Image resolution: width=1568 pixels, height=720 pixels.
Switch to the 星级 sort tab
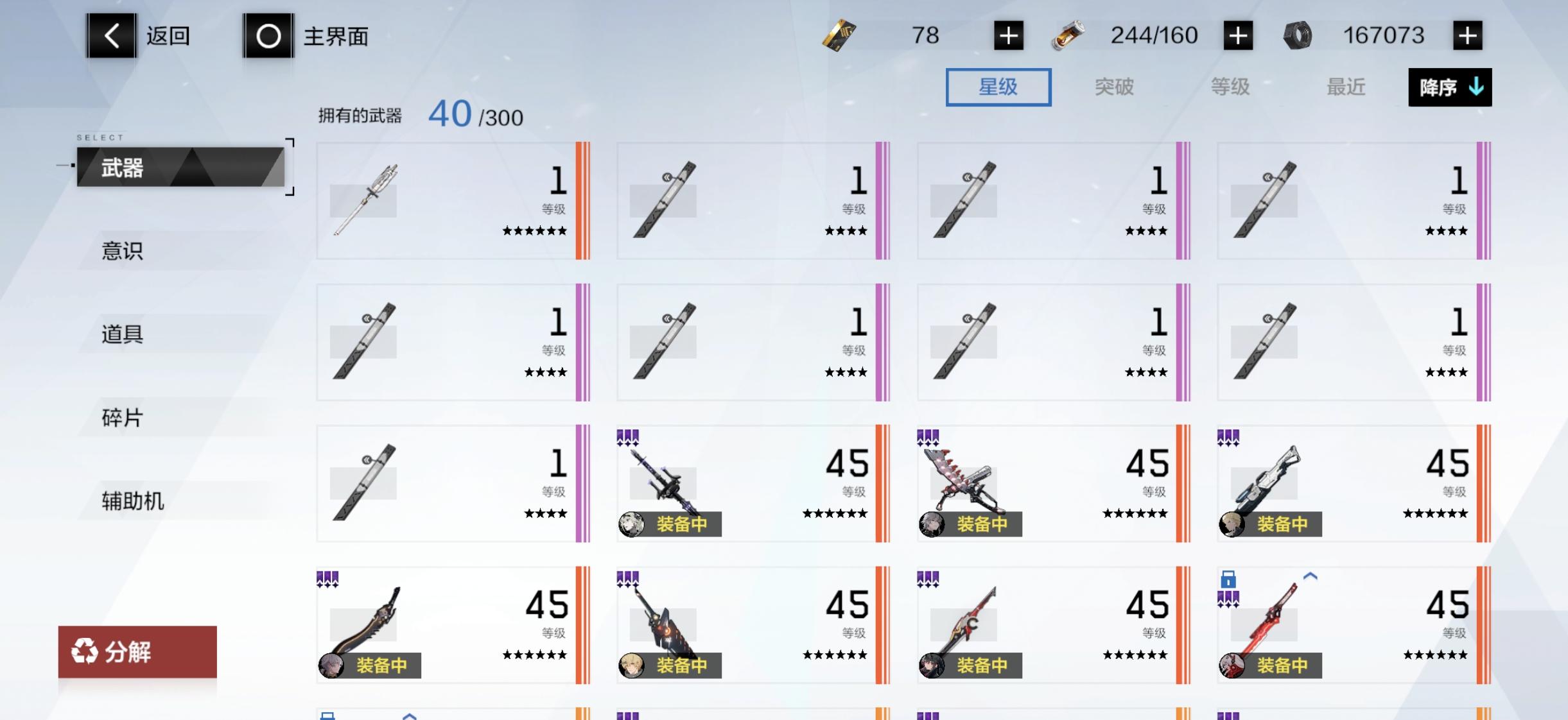998,87
